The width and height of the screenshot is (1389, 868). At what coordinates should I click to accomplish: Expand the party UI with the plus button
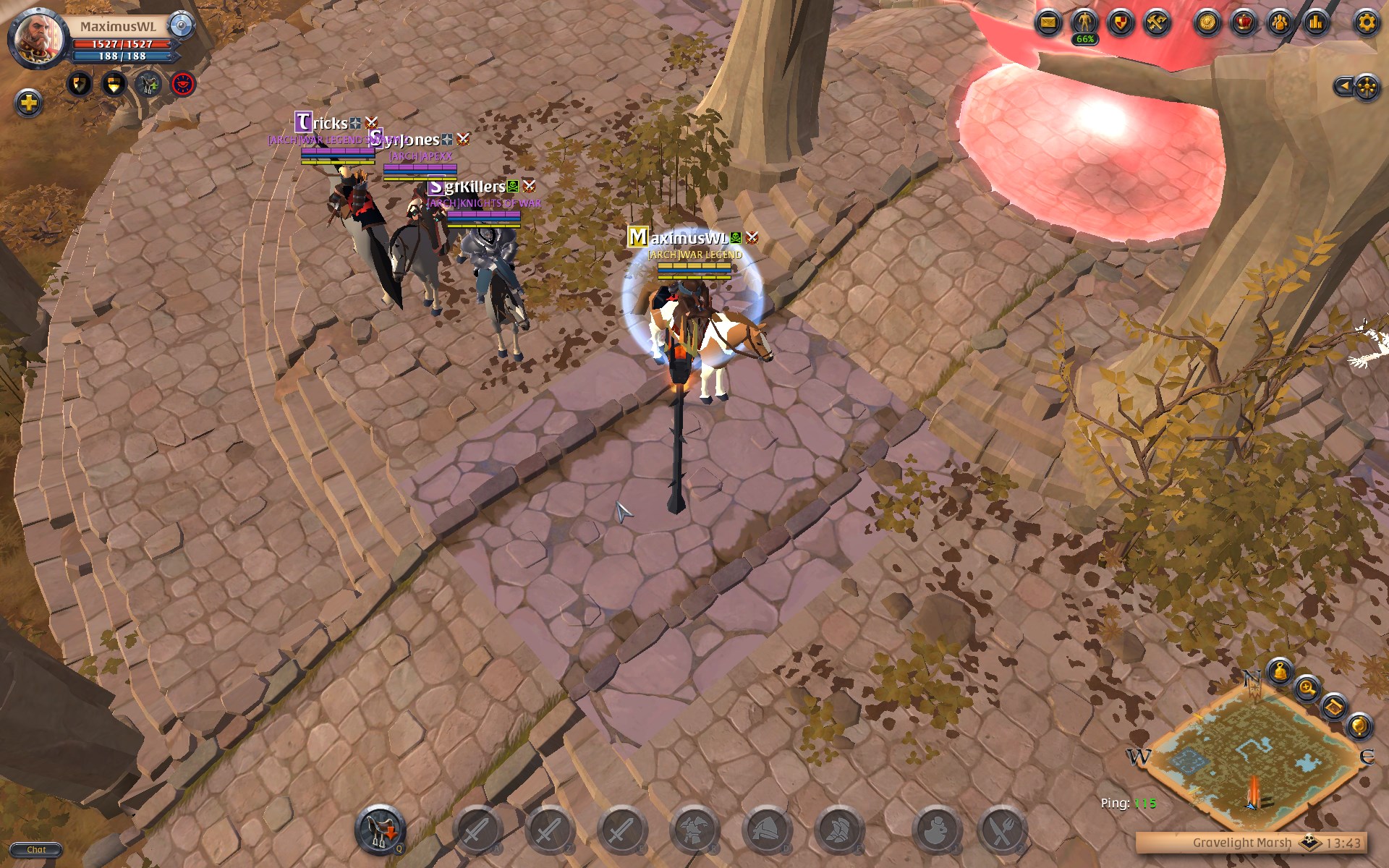[x=27, y=103]
